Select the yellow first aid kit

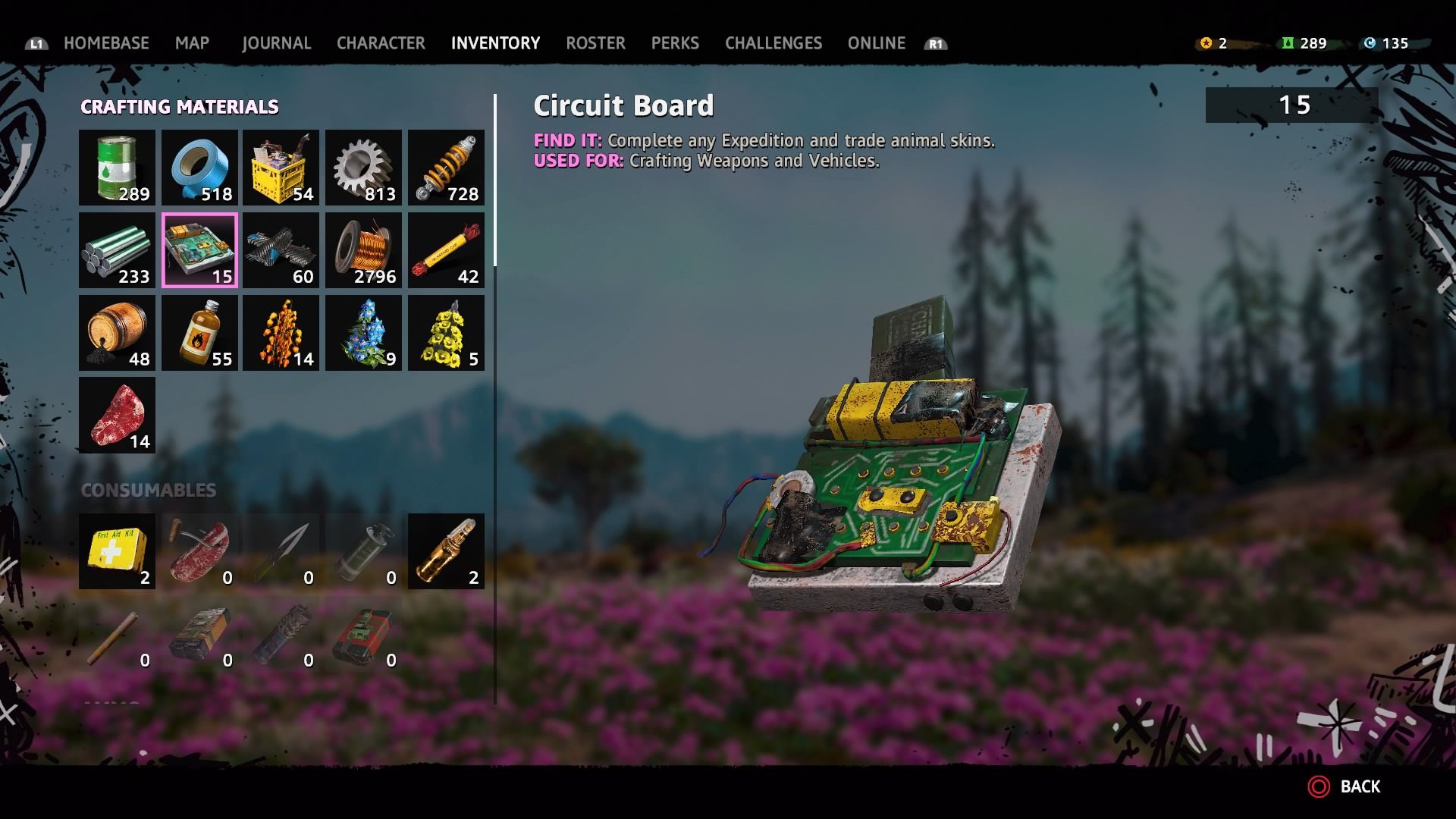(117, 551)
